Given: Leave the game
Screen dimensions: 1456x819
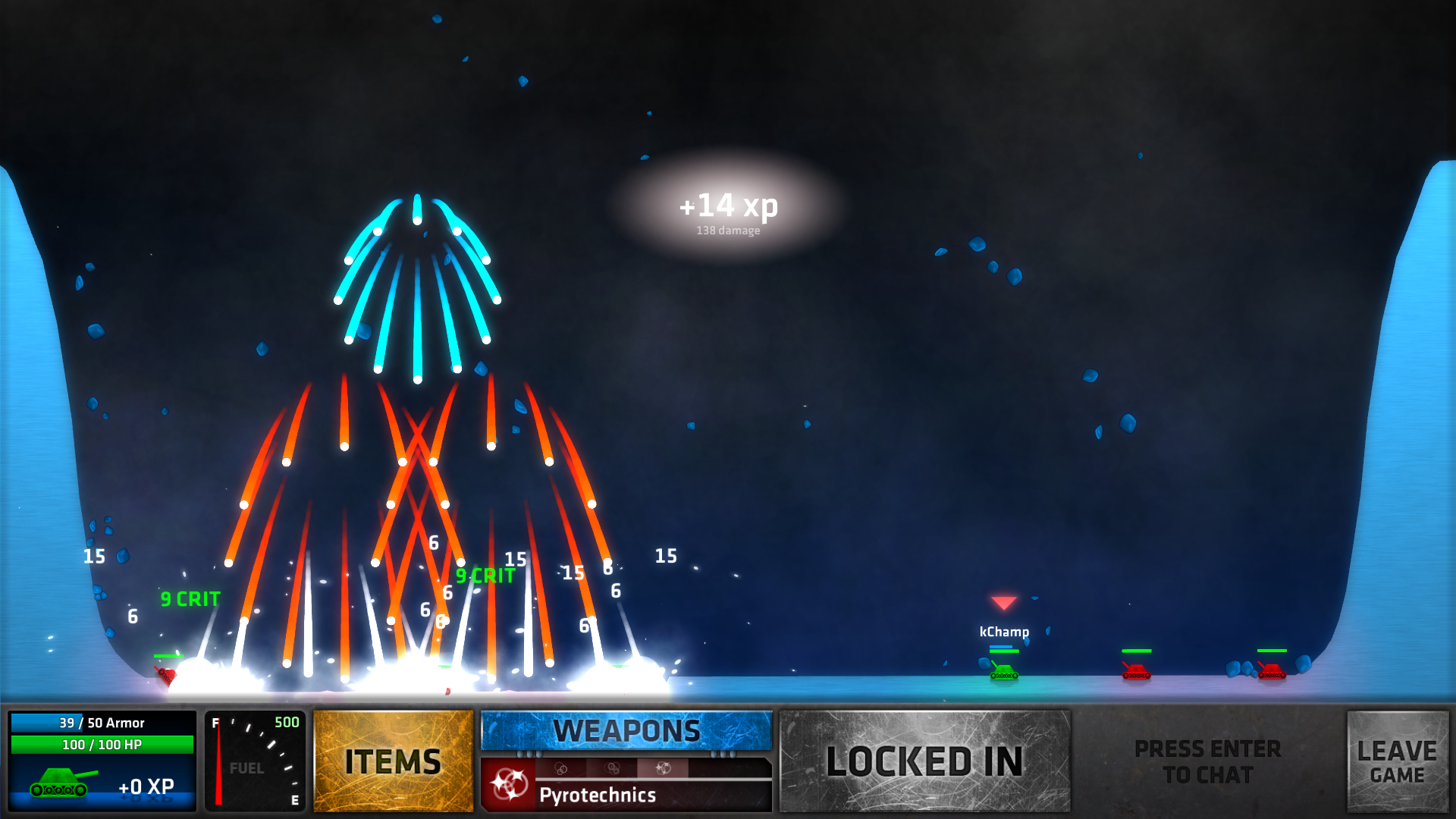Looking at the screenshot, I should pyautogui.click(x=1397, y=761).
